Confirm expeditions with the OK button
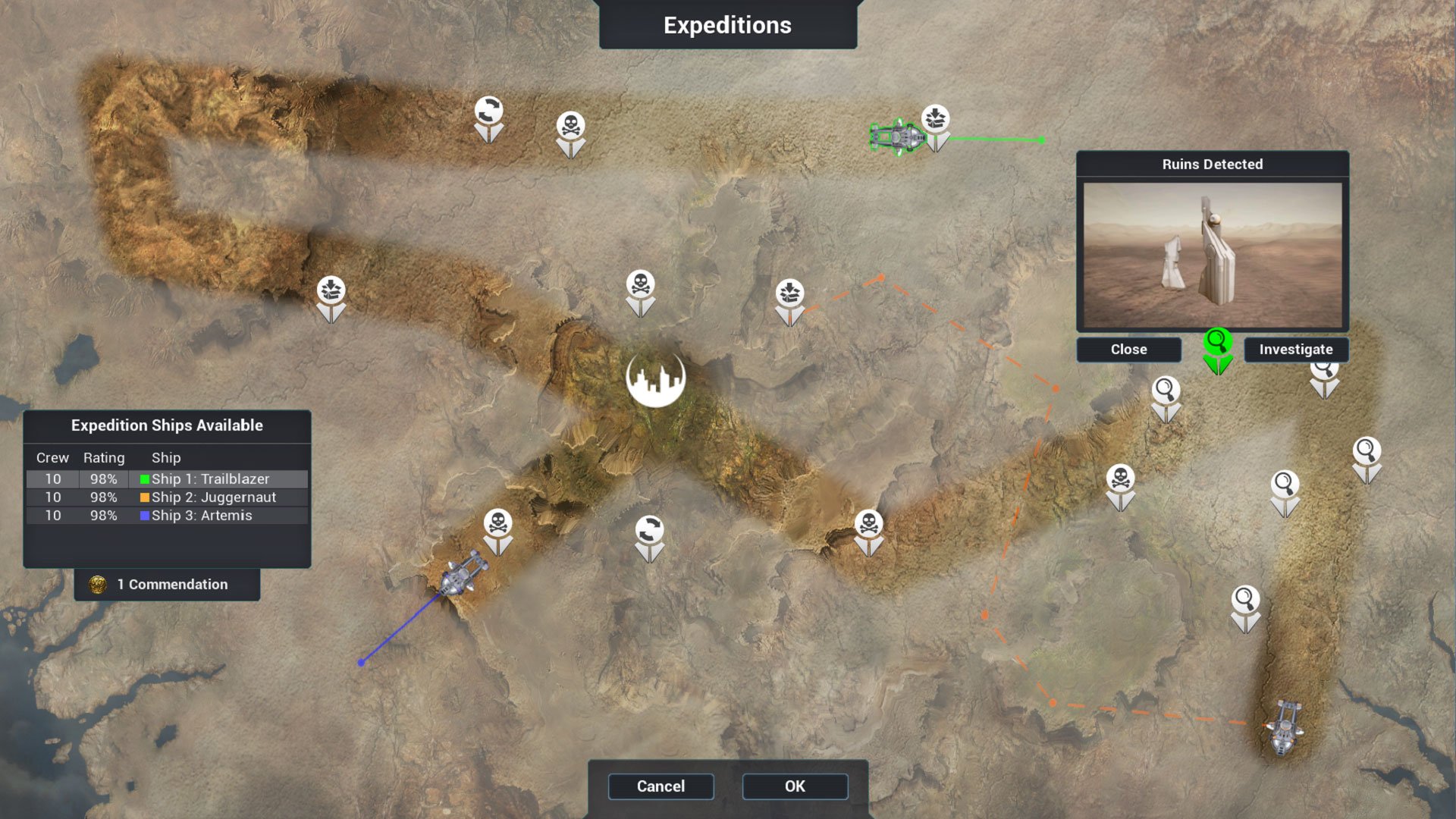The width and height of the screenshot is (1456, 819). coord(795,786)
